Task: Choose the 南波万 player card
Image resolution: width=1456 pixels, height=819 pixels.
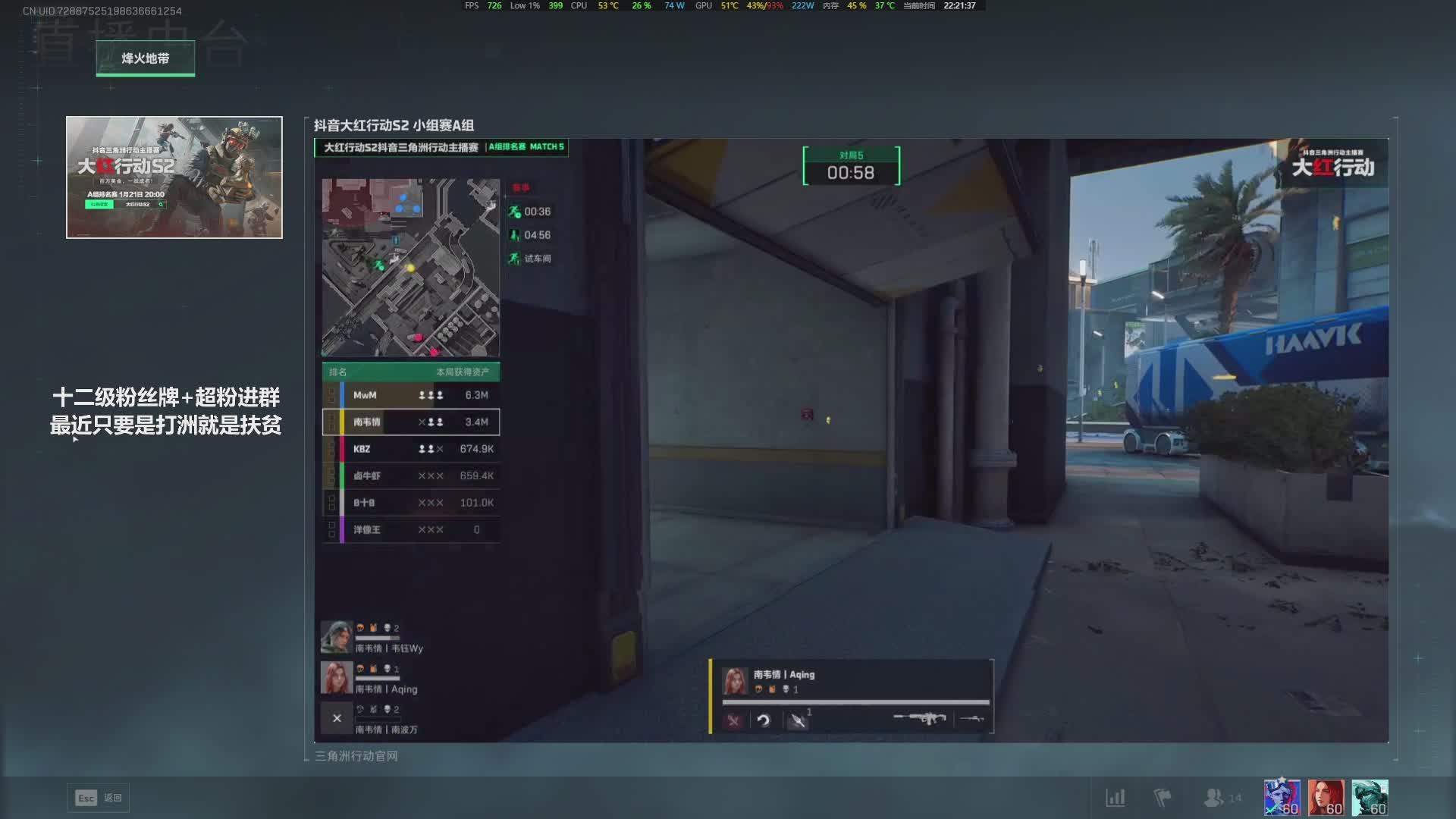Action: 373,719
